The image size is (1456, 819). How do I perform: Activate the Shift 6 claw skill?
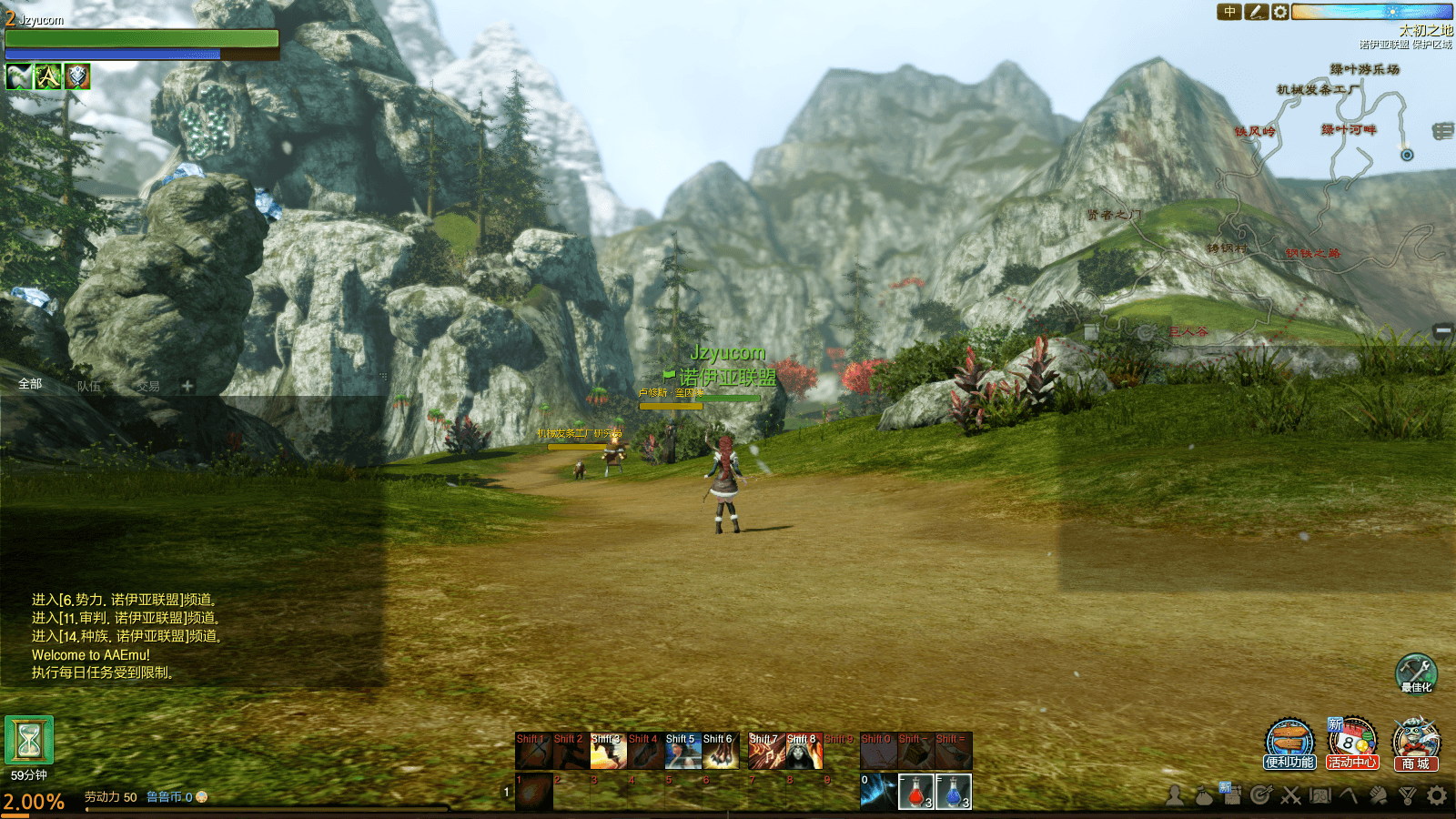point(720,751)
